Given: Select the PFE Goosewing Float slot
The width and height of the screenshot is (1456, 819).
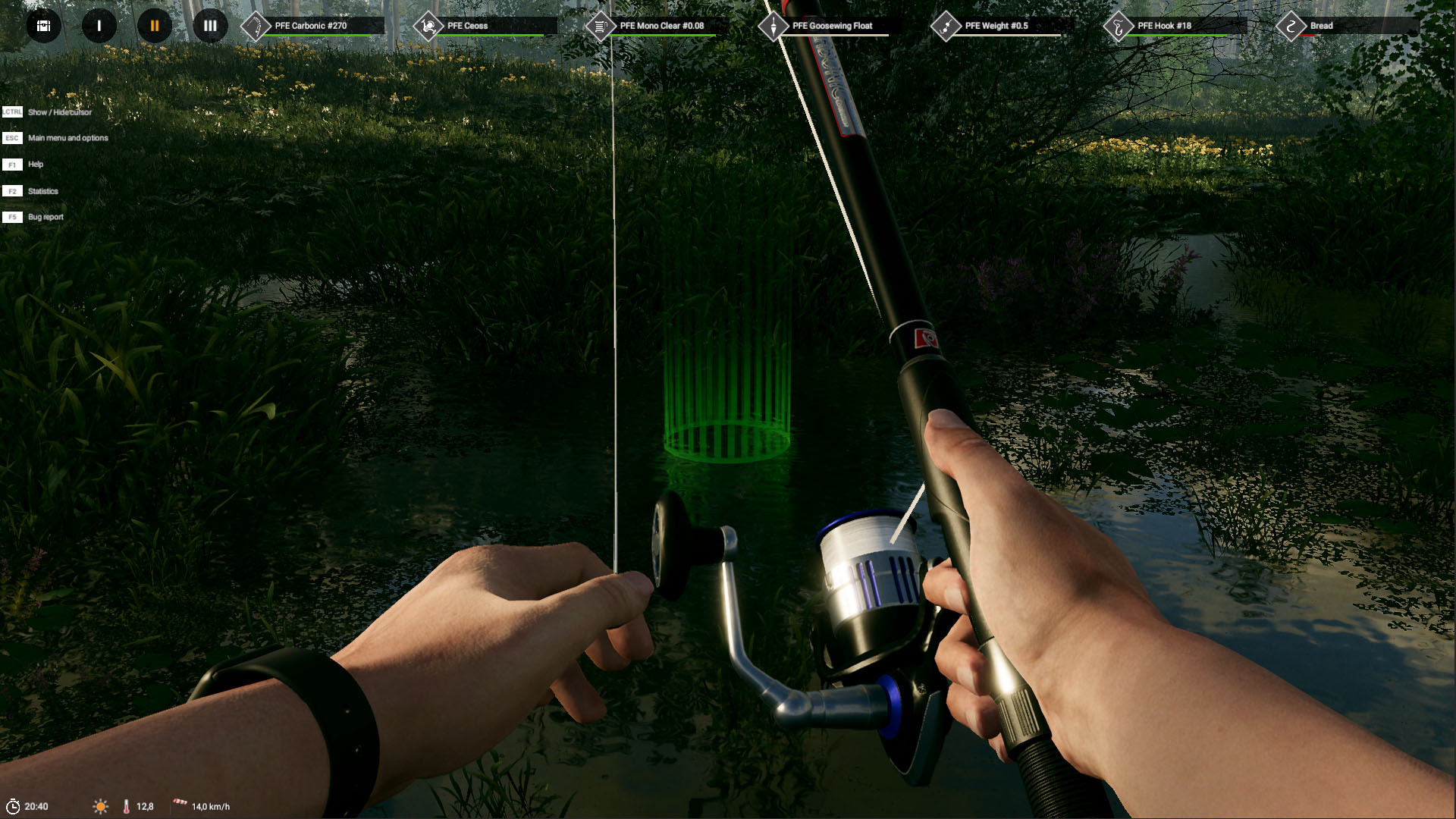Looking at the screenshot, I should (832, 25).
